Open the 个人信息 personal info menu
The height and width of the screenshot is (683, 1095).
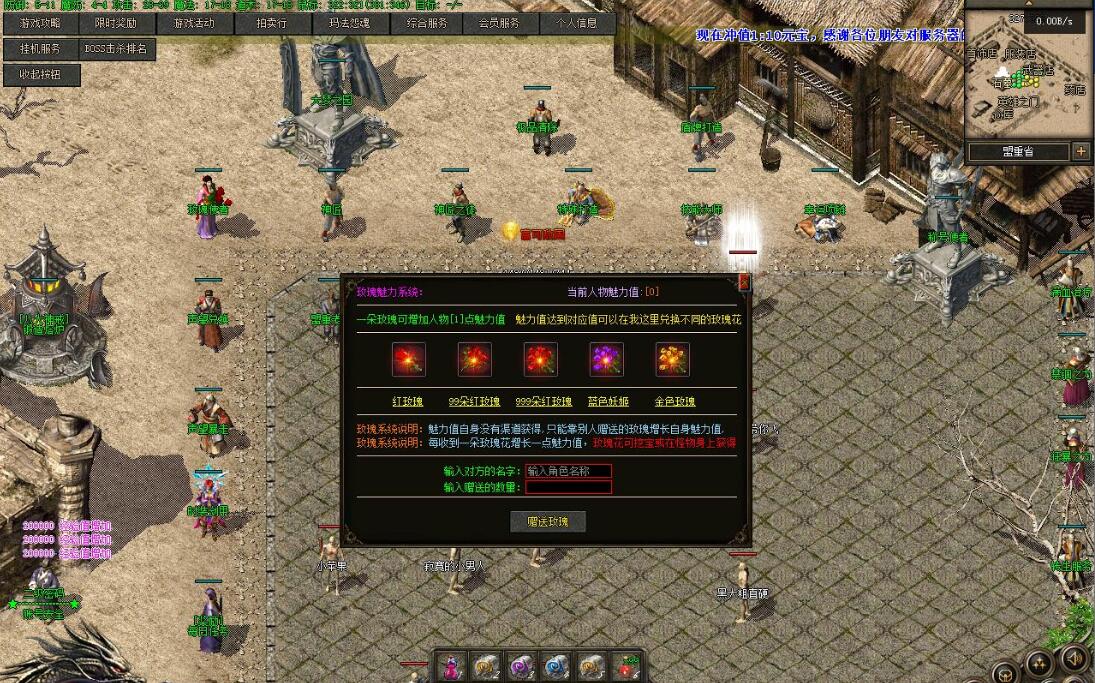tap(576, 23)
